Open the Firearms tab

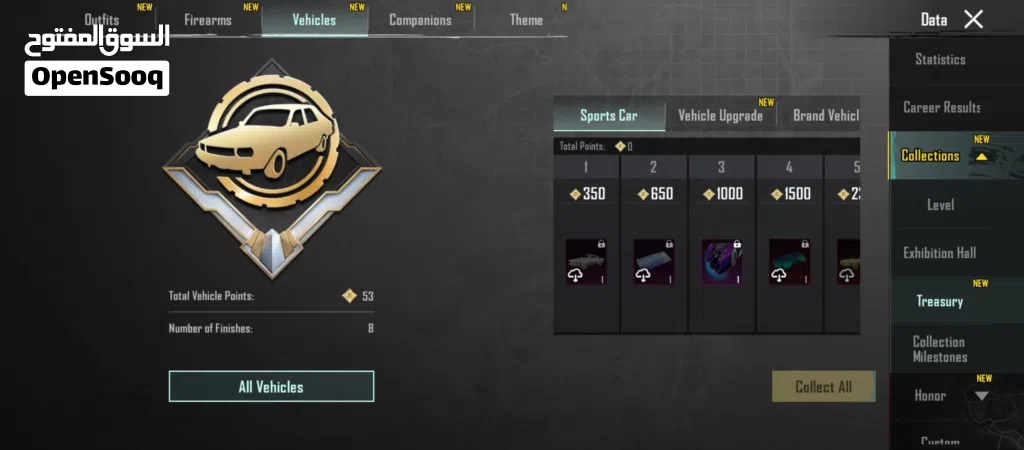click(x=208, y=20)
